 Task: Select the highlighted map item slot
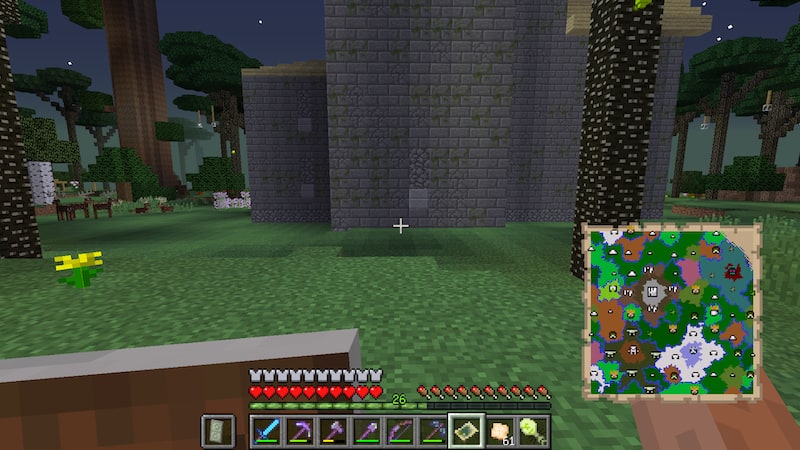coord(466,431)
